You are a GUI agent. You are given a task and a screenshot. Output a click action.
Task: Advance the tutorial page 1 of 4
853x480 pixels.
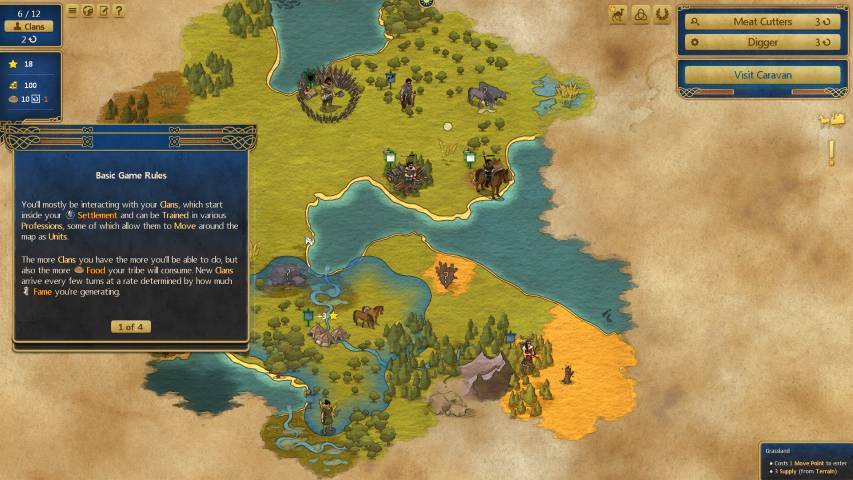[x=130, y=327]
